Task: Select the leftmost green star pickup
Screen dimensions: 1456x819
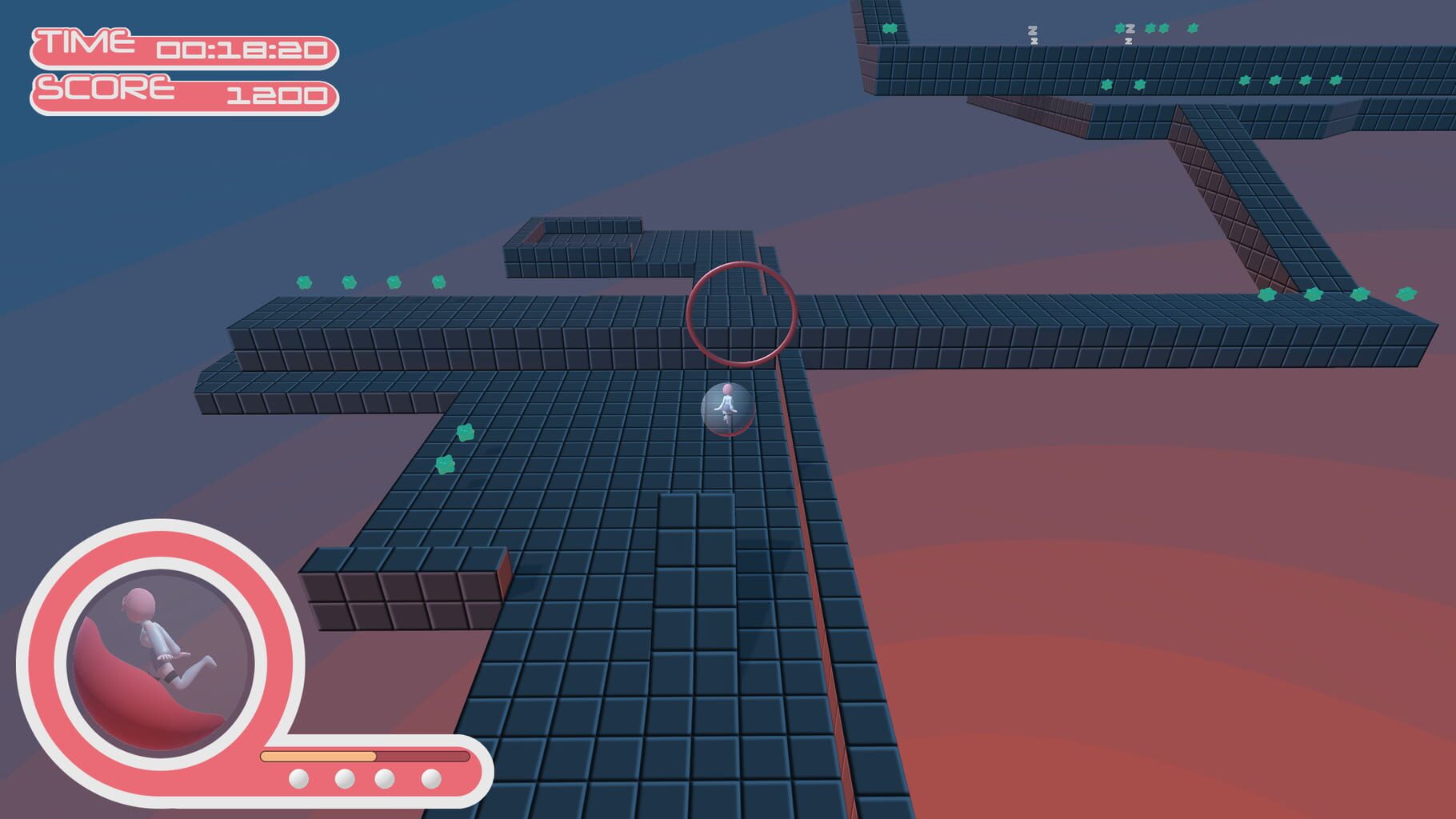Action: (302, 282)
